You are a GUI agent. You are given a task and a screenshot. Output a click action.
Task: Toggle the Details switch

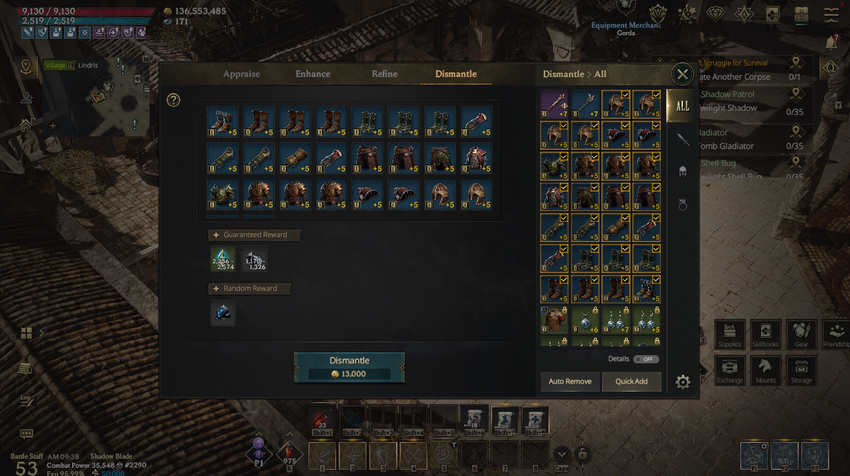646,359
